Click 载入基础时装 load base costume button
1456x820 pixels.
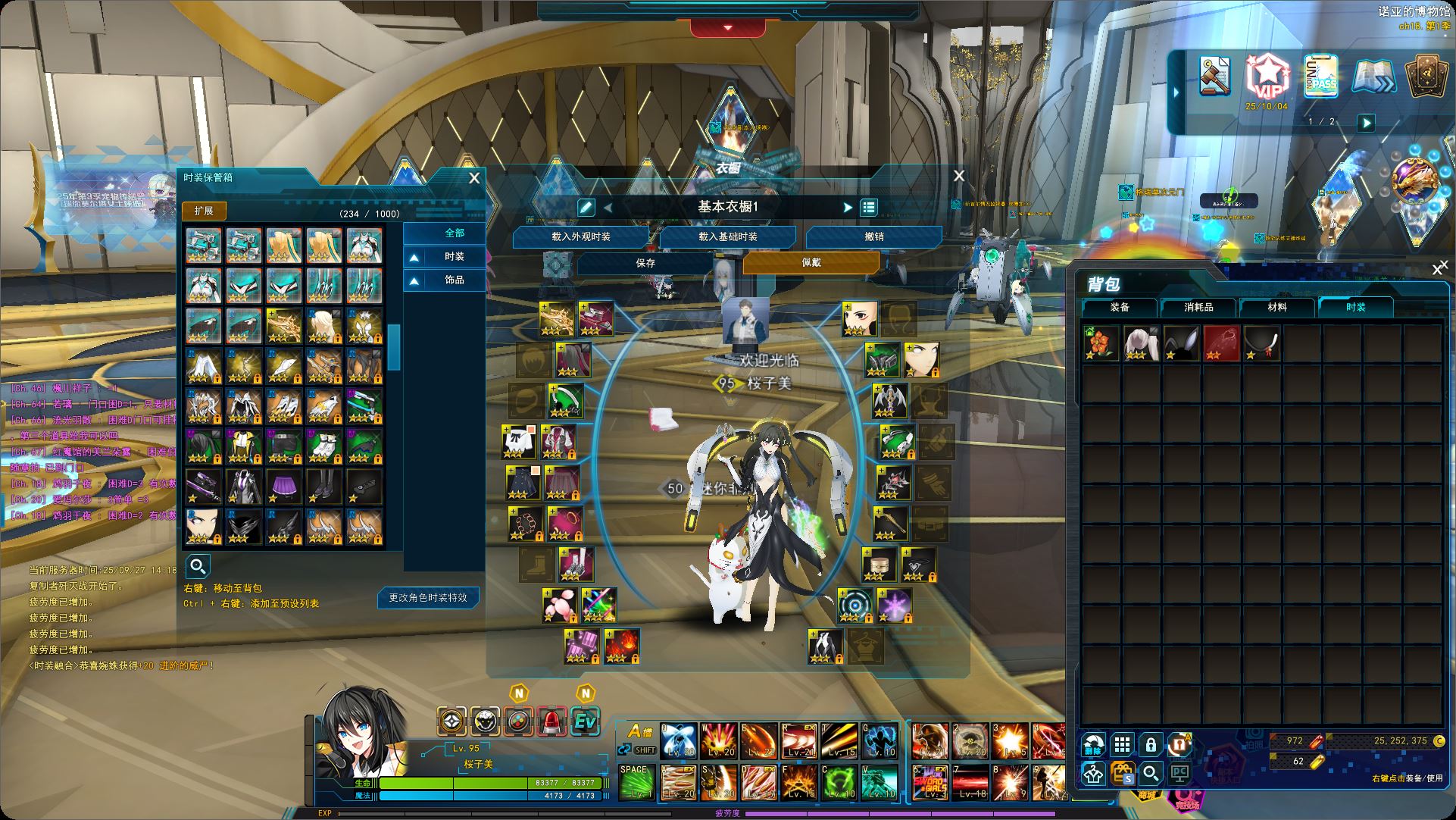[727, 237]
